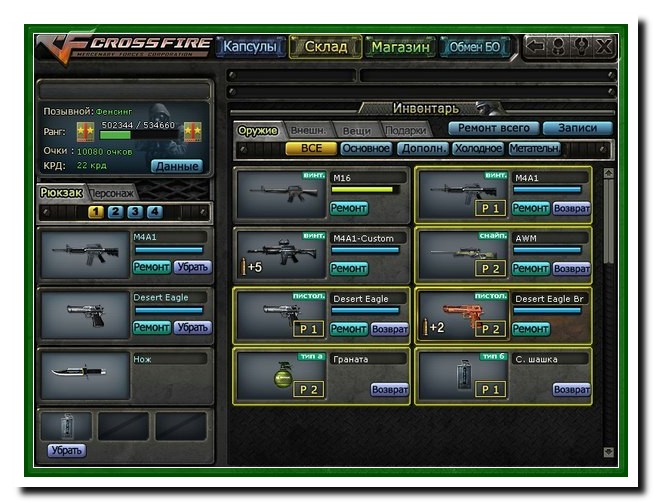The height and width of the screenshot is (502, 653).
Task: Open the Обмен БО section
Action: click(475, 47)
